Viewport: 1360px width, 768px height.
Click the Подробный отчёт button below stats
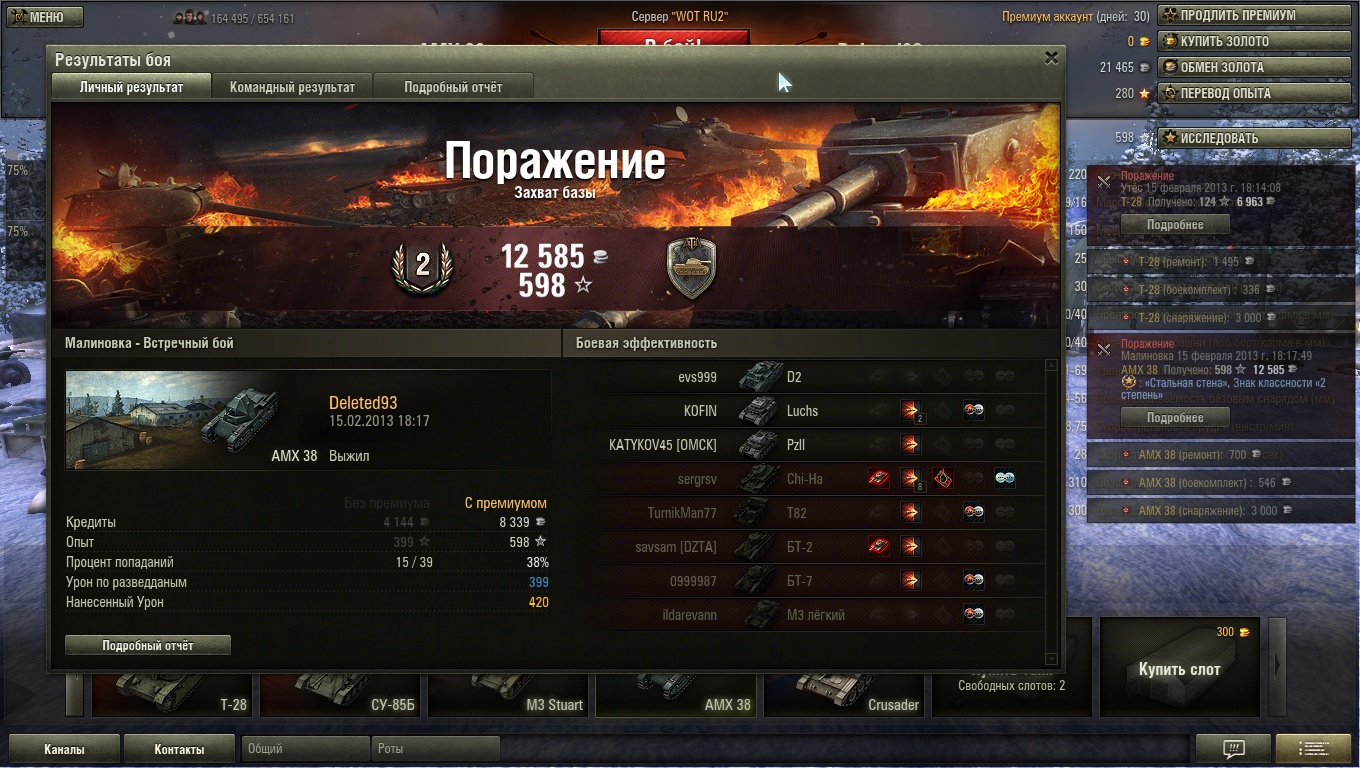pos(148,646)
